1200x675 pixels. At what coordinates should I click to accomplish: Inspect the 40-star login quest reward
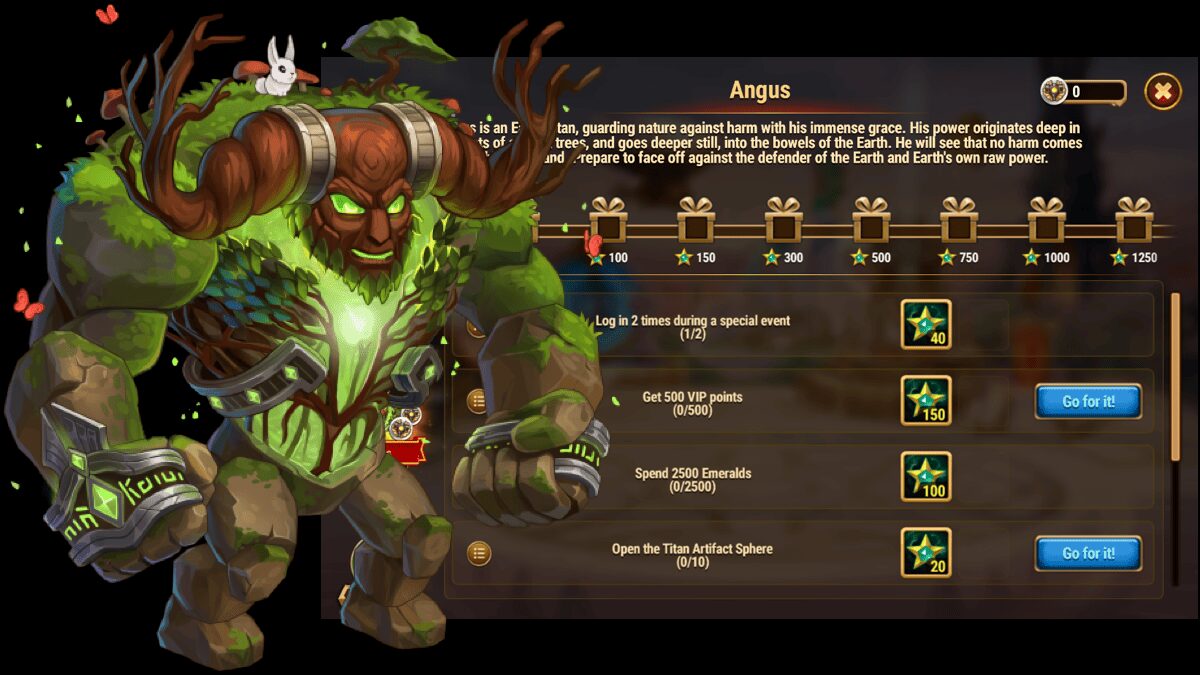[x=926, y=325]
